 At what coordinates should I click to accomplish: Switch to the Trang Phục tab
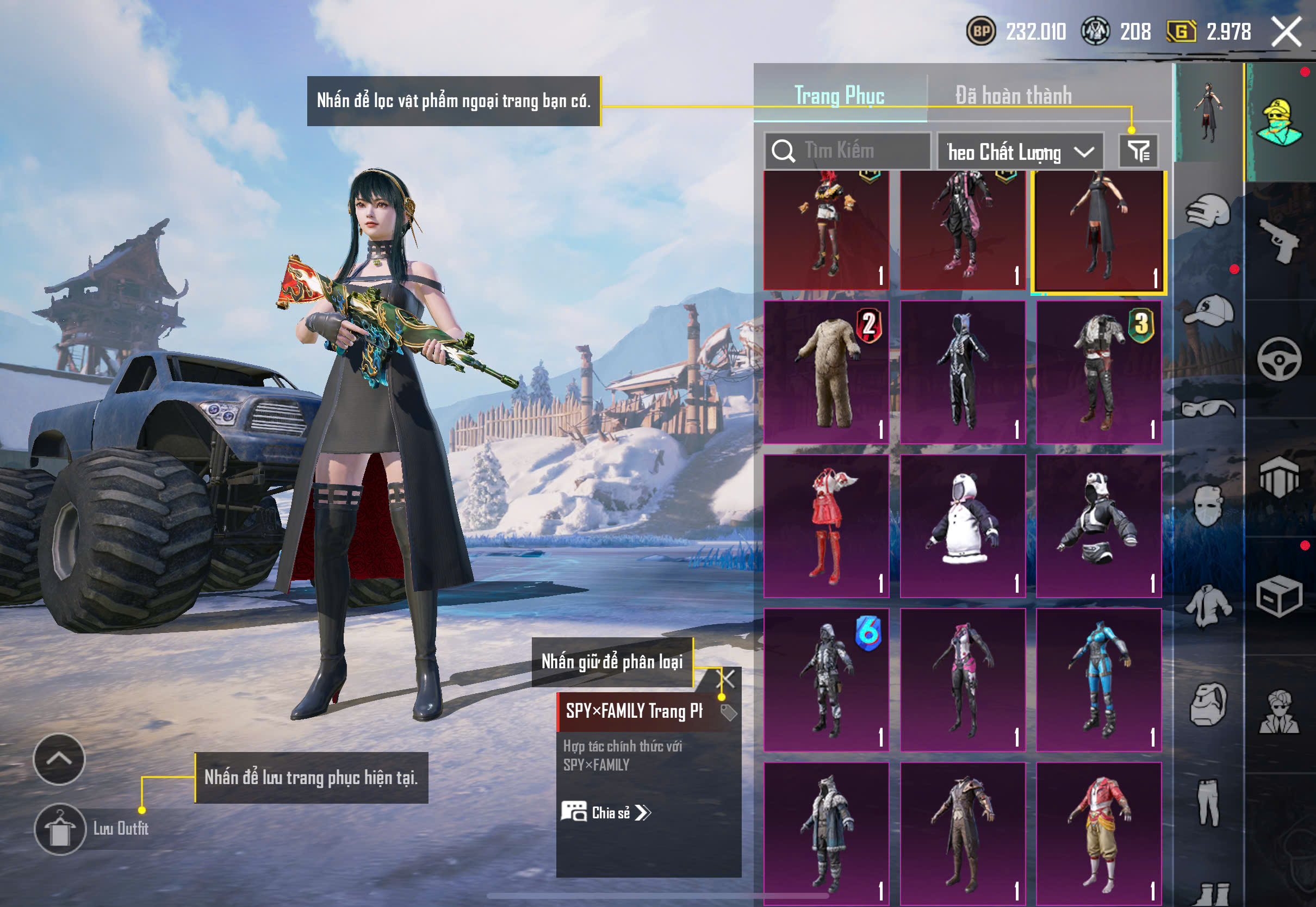[x=839, y=95]
